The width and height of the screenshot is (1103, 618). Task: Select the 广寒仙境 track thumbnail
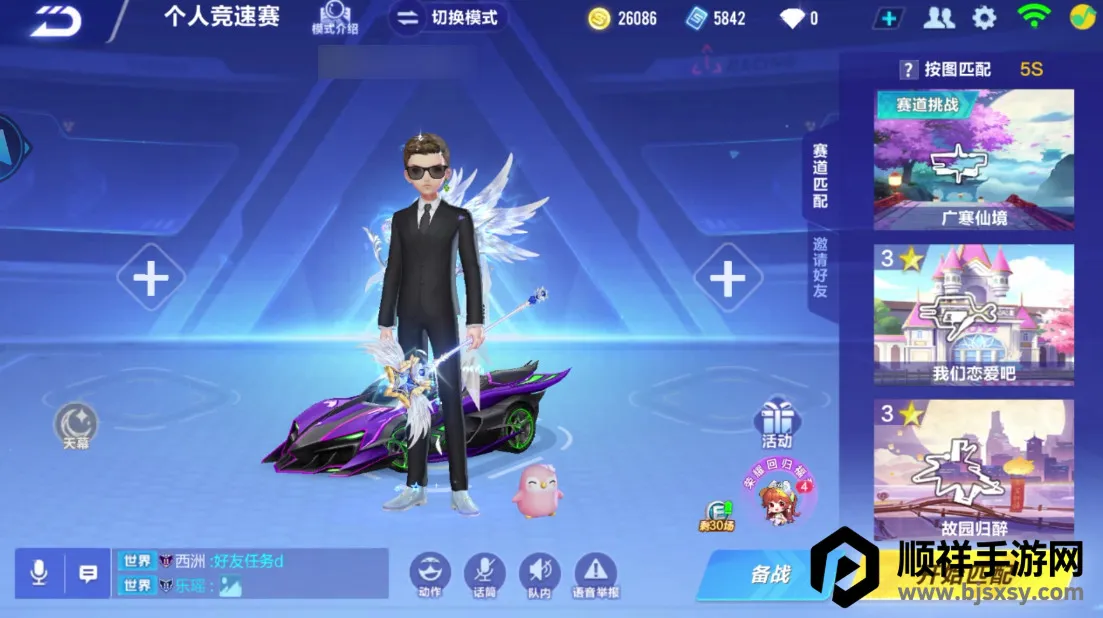tap(973, 160)
